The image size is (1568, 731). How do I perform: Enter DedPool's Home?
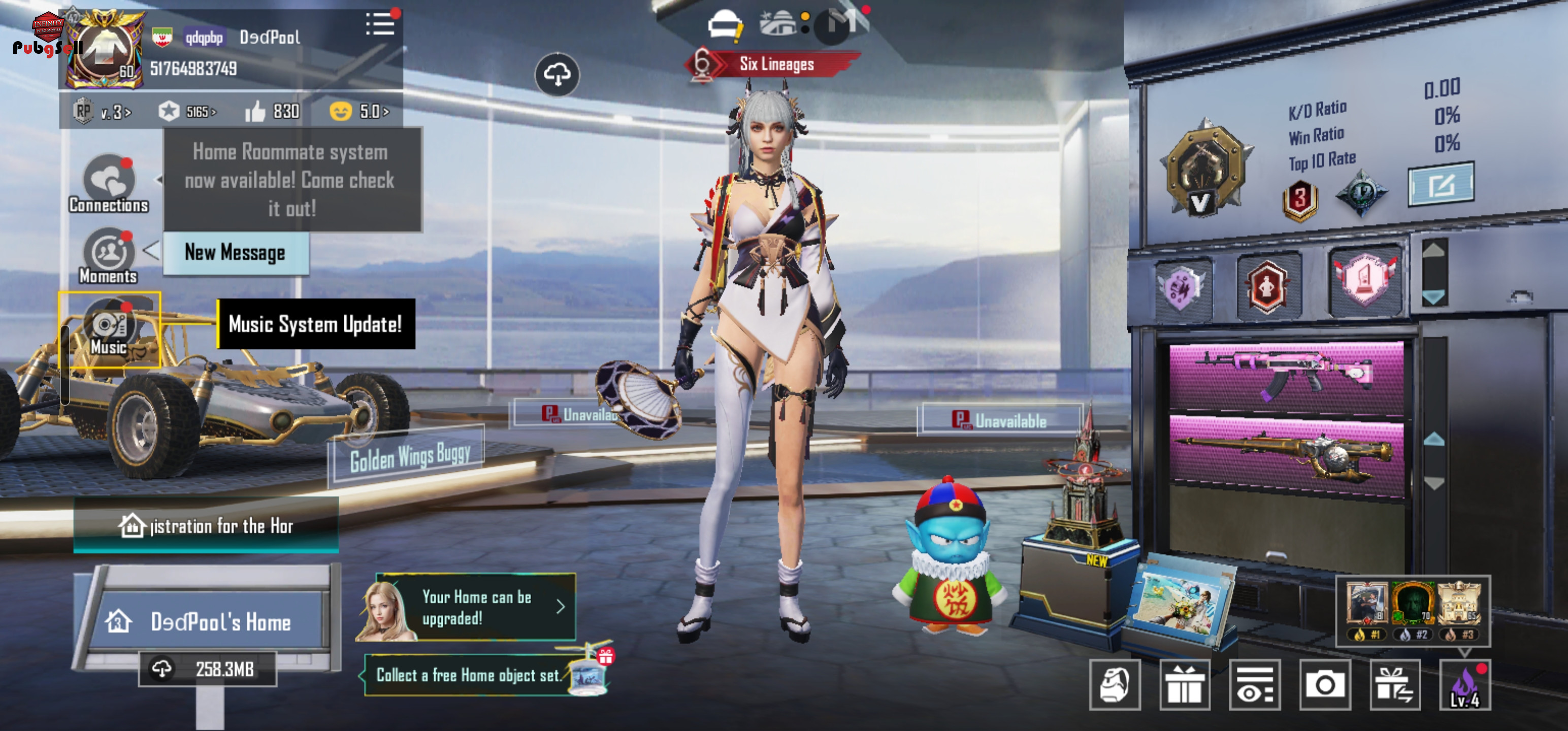click(207, 621)
